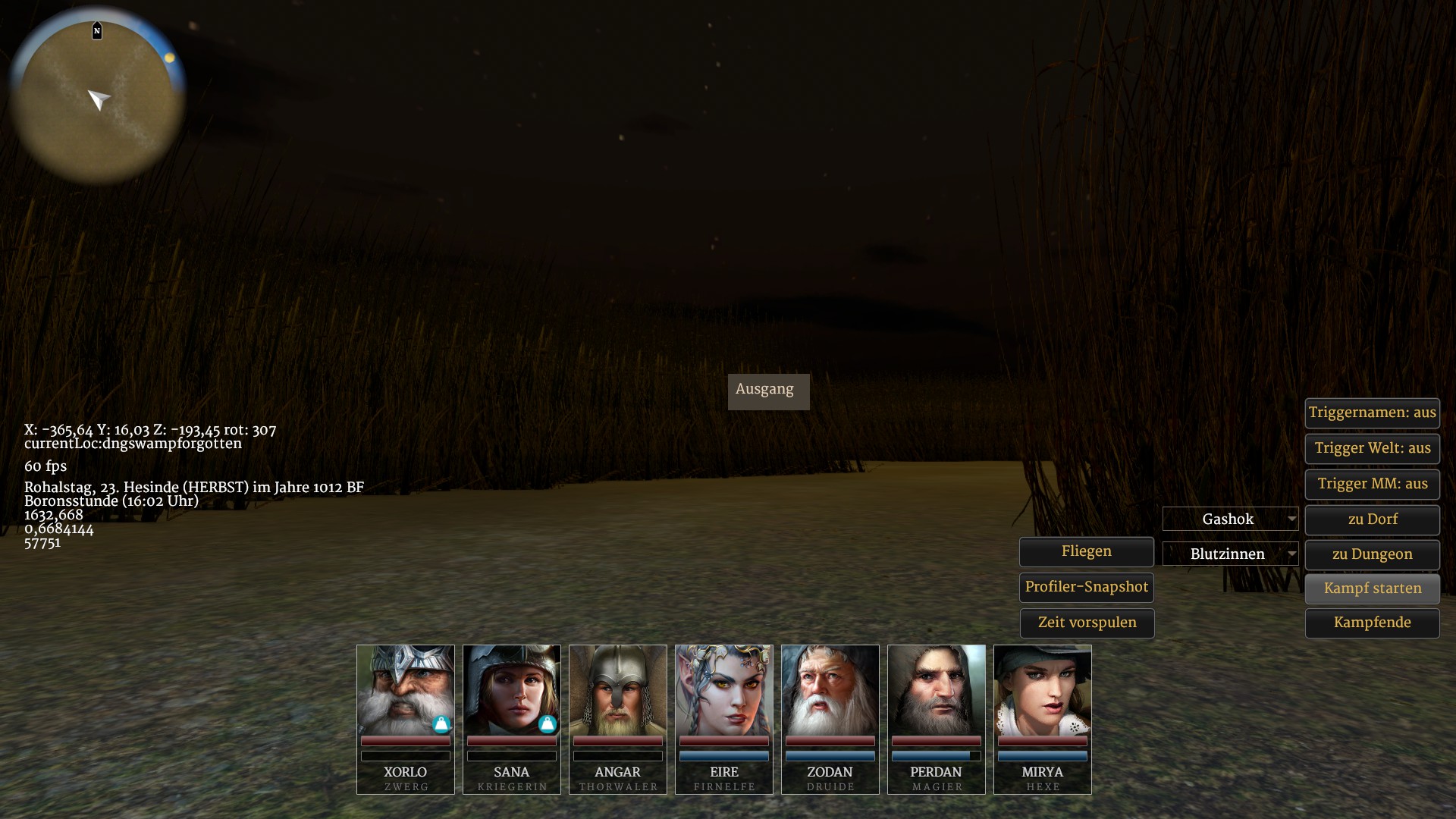The image size is (1456, 819).
Task: Choose Angar the Thorwaler portrait
Action: (618, 691)
